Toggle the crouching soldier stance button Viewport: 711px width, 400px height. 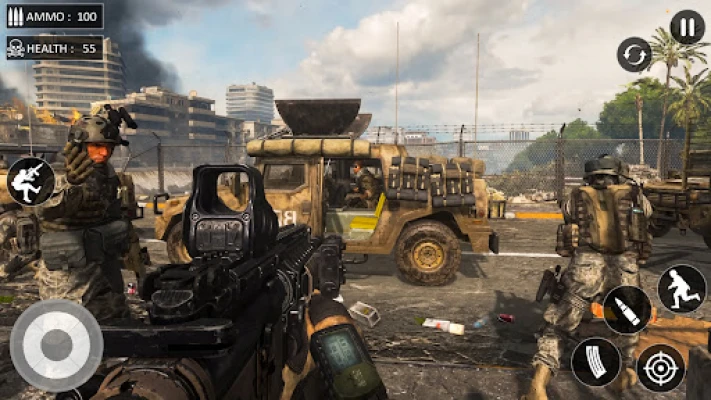[x=31, y=181]
